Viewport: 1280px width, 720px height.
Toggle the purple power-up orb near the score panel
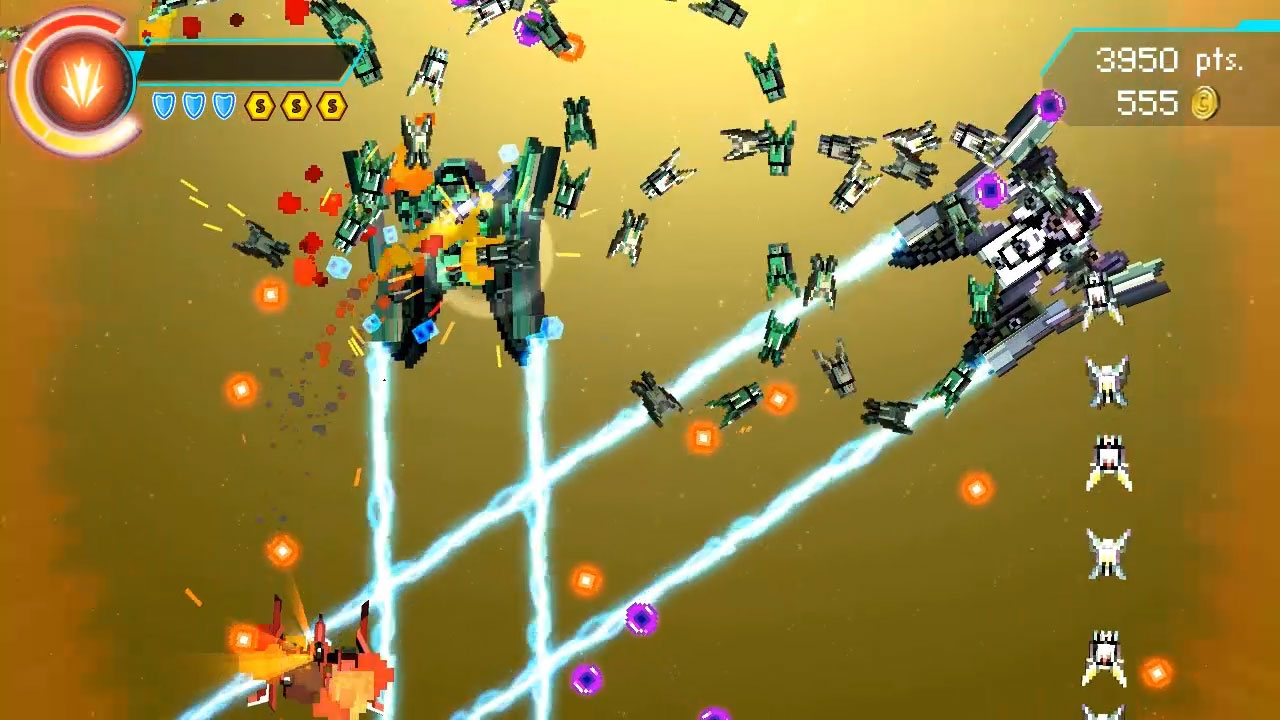(x=1051, y=103)
